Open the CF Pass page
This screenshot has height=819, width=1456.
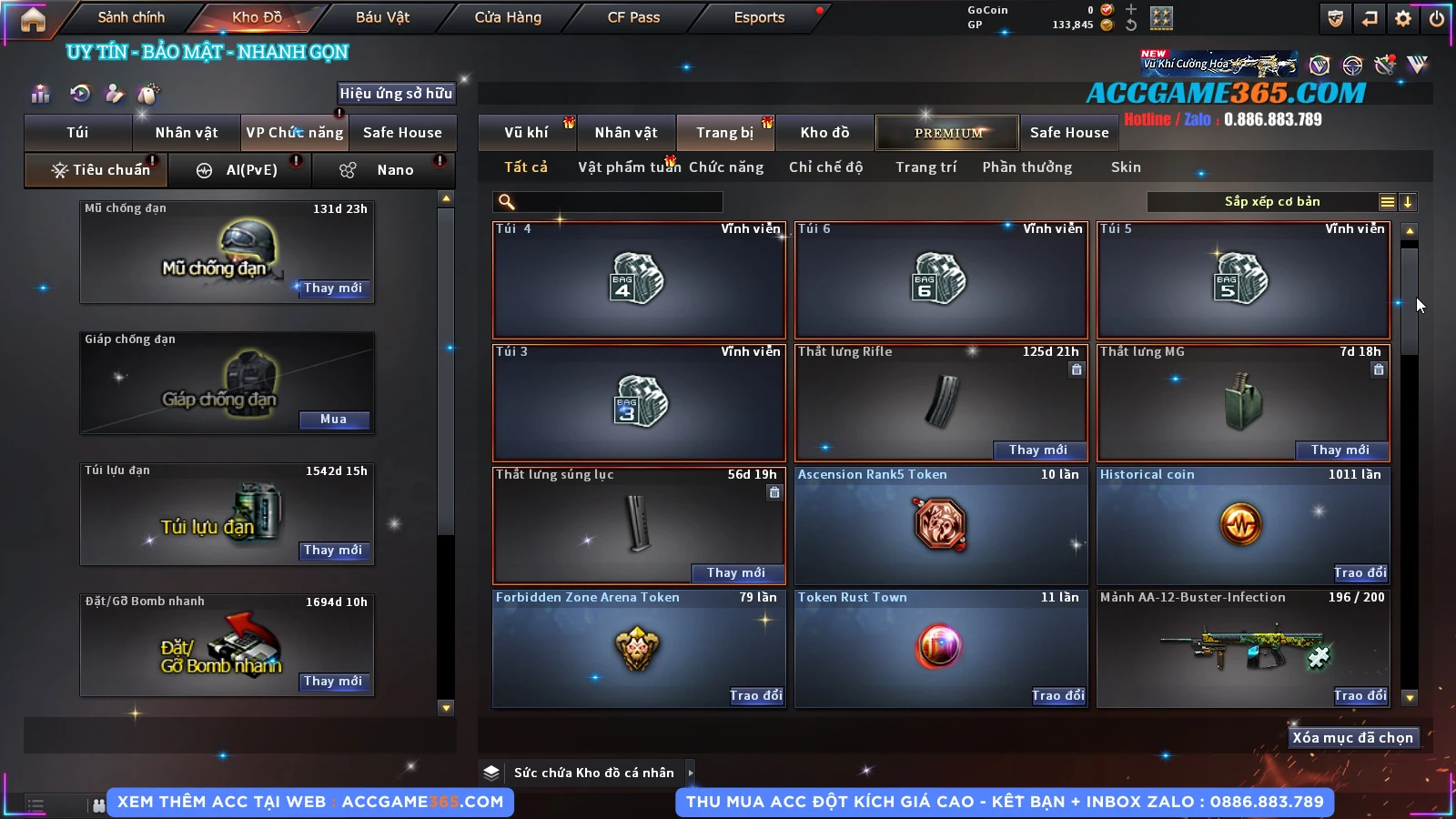[x=633, y=17]
